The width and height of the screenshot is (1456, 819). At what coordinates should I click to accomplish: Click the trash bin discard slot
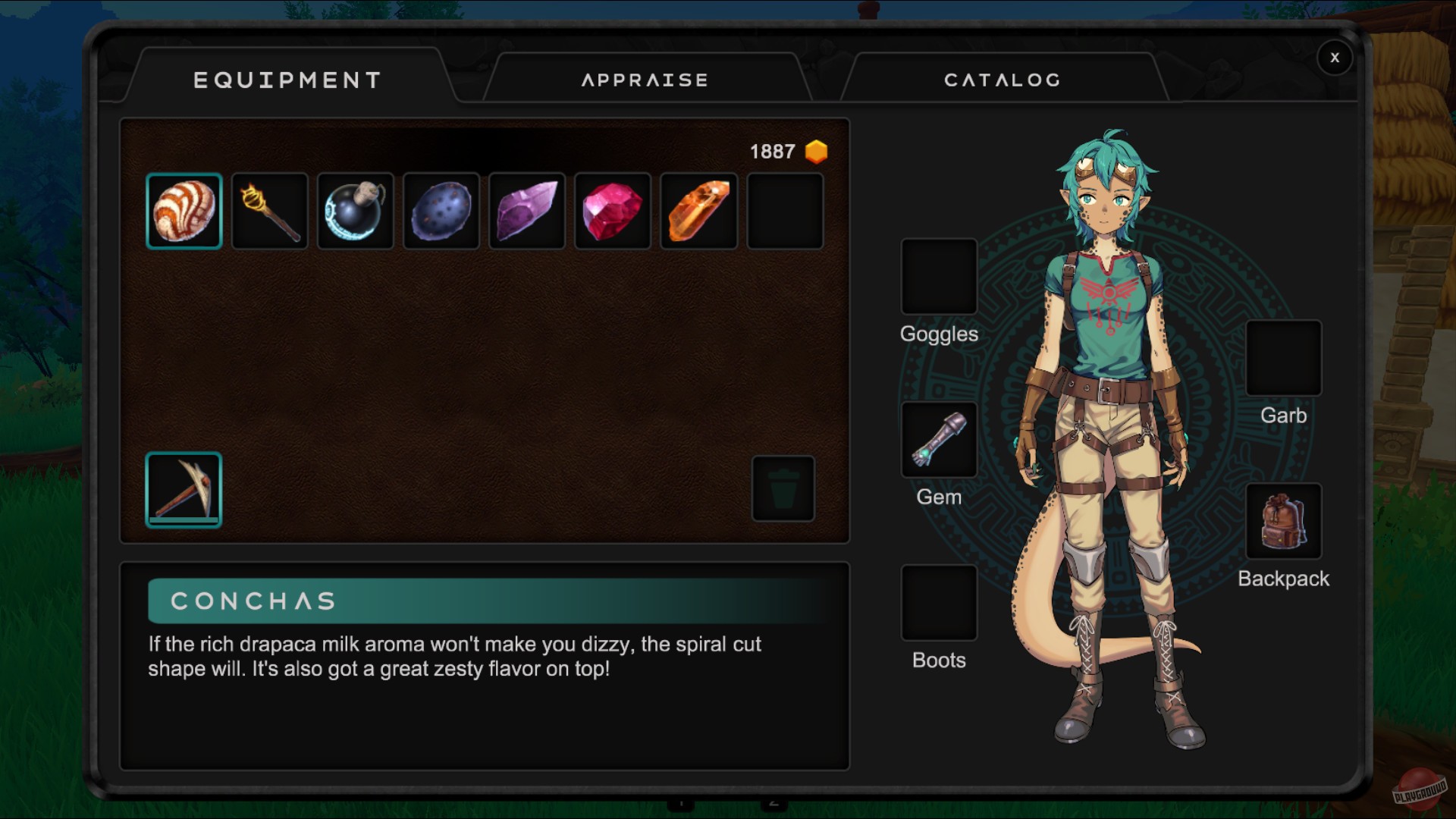(x=783, y=488)
